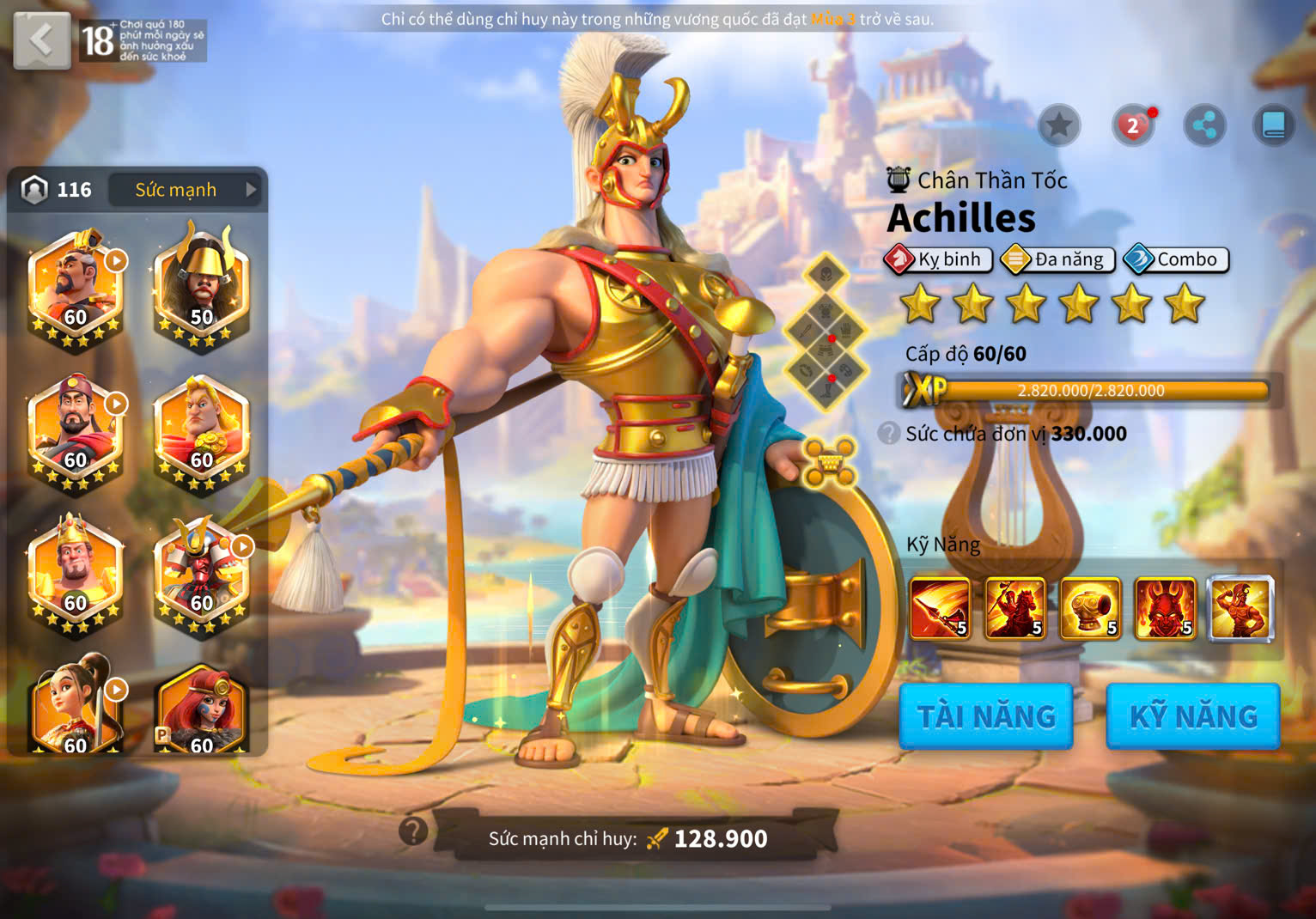Show the commander power help question mark
This screenshot has width=1316, height=919.
pos(413,831)
